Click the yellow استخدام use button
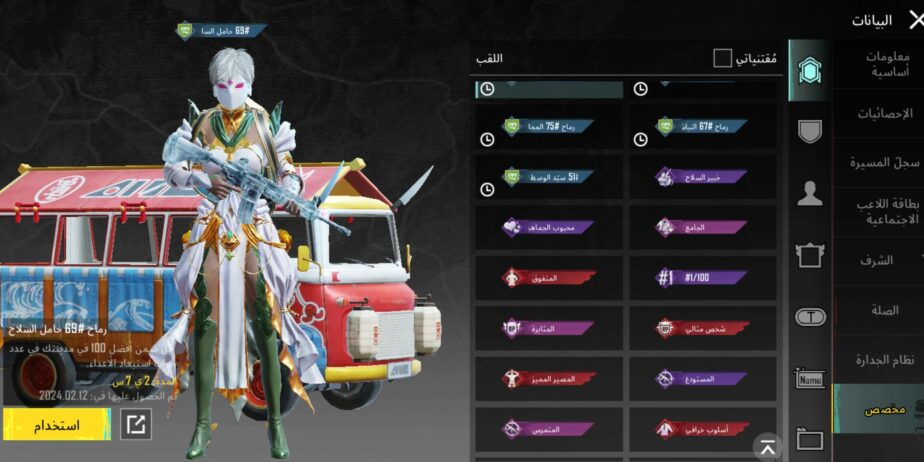The image size is (924, 462). click(57, 424)
